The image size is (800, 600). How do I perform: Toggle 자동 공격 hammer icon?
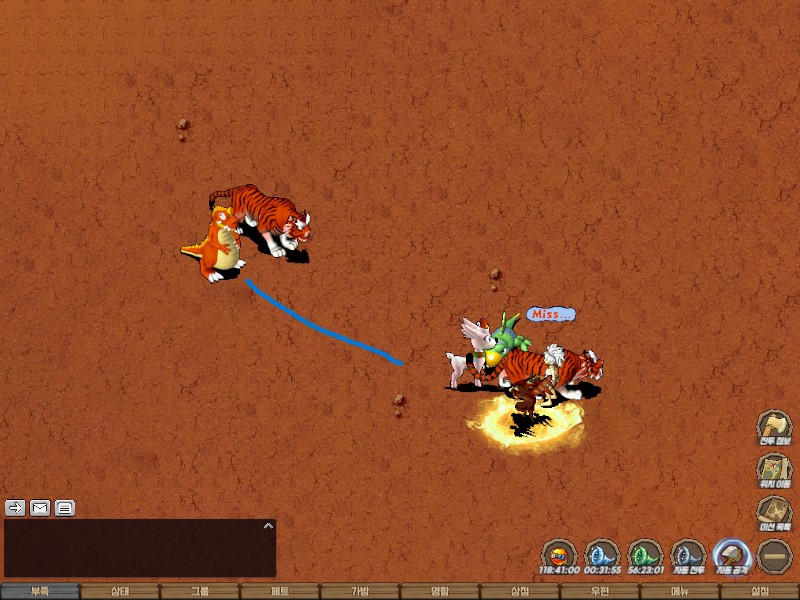pos(731,553)
